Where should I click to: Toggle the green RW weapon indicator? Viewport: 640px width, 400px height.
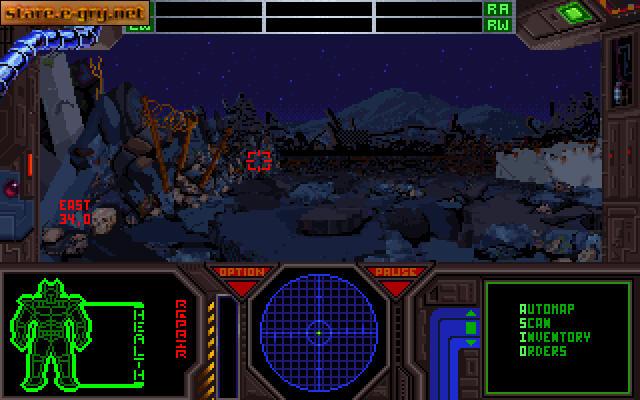tap(496, 24)
